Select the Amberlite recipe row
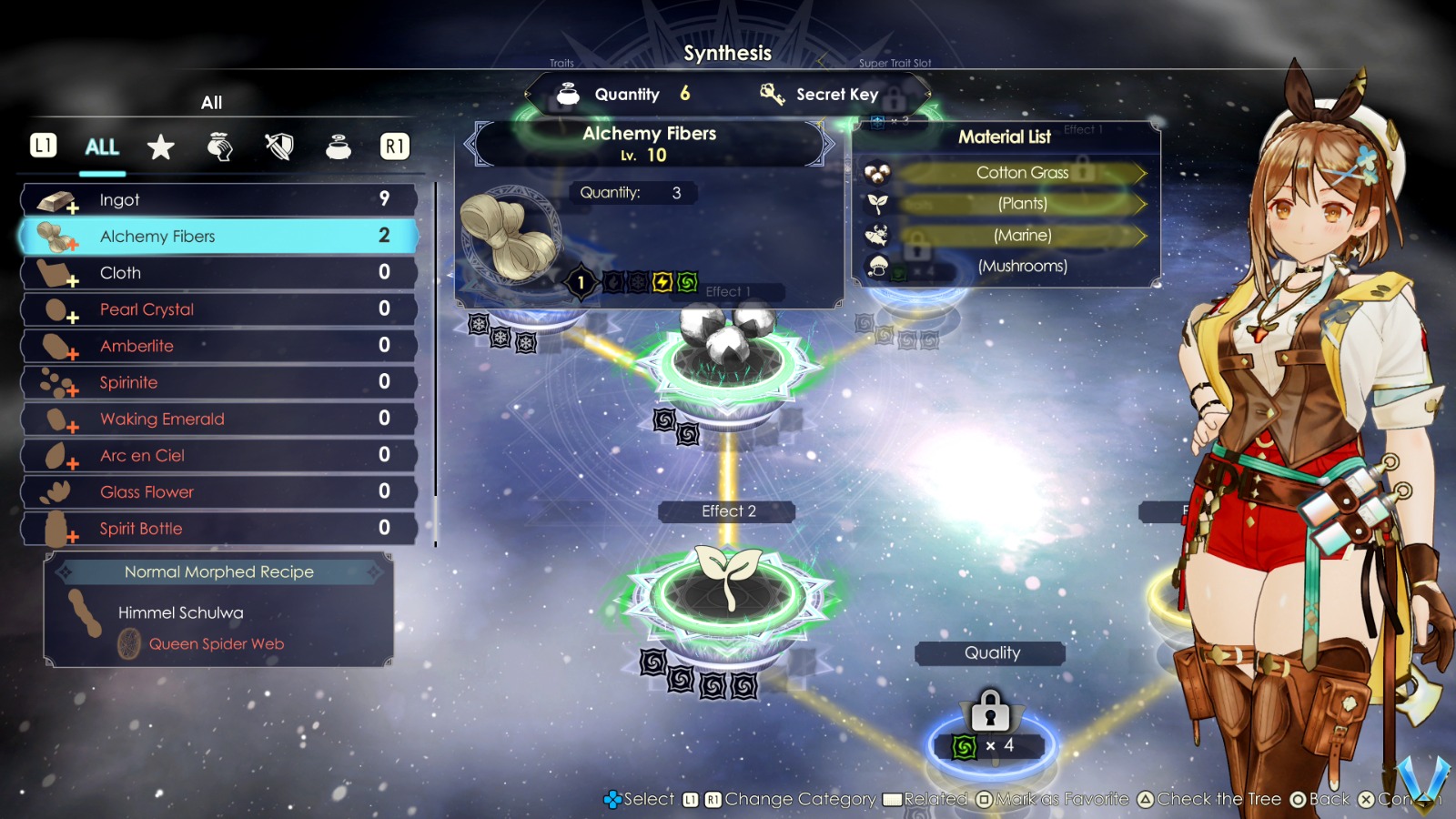 [218, 346]
